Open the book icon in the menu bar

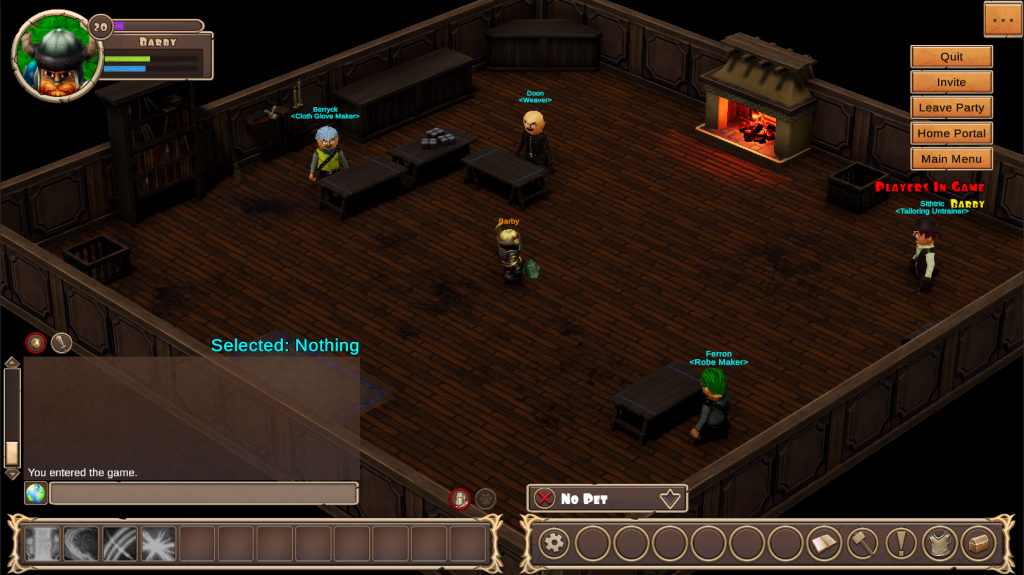[x=824, y=544]
